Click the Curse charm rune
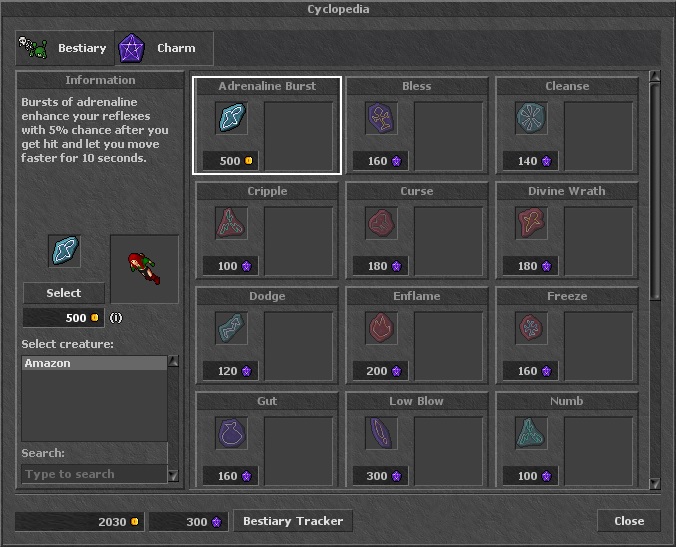 click(x=381, y=223)
